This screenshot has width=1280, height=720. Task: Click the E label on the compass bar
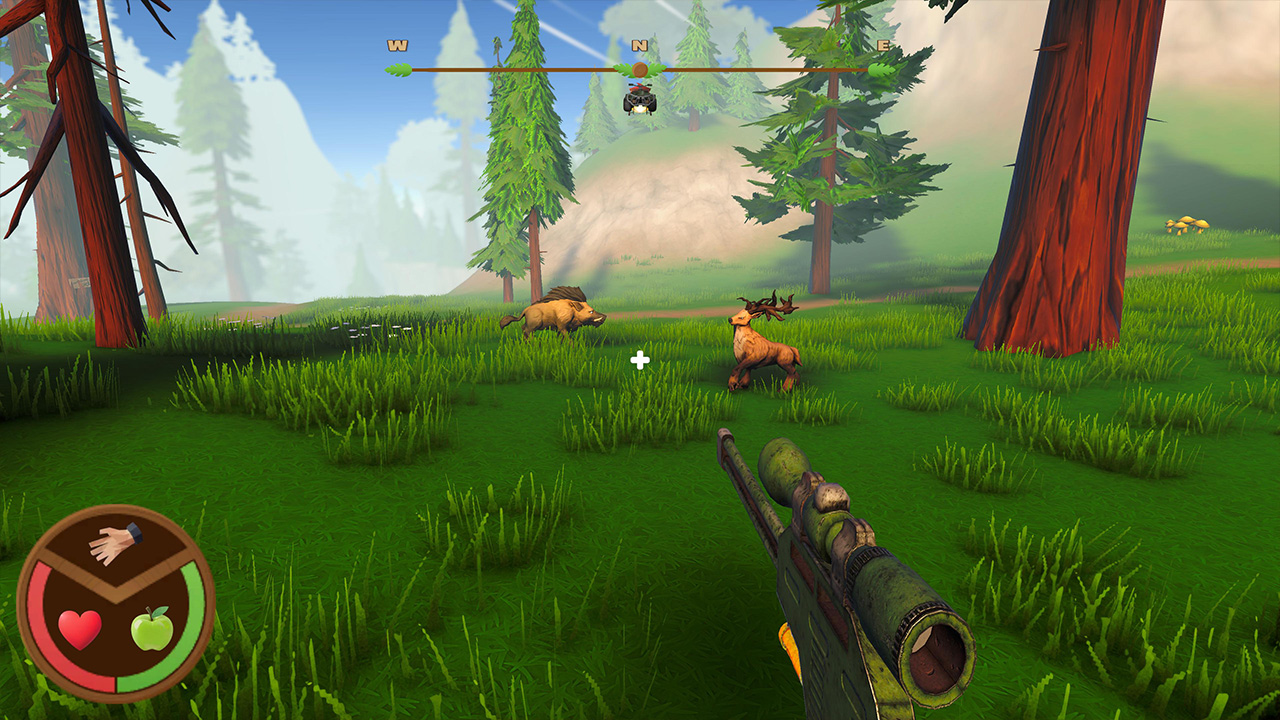[882, 45]
